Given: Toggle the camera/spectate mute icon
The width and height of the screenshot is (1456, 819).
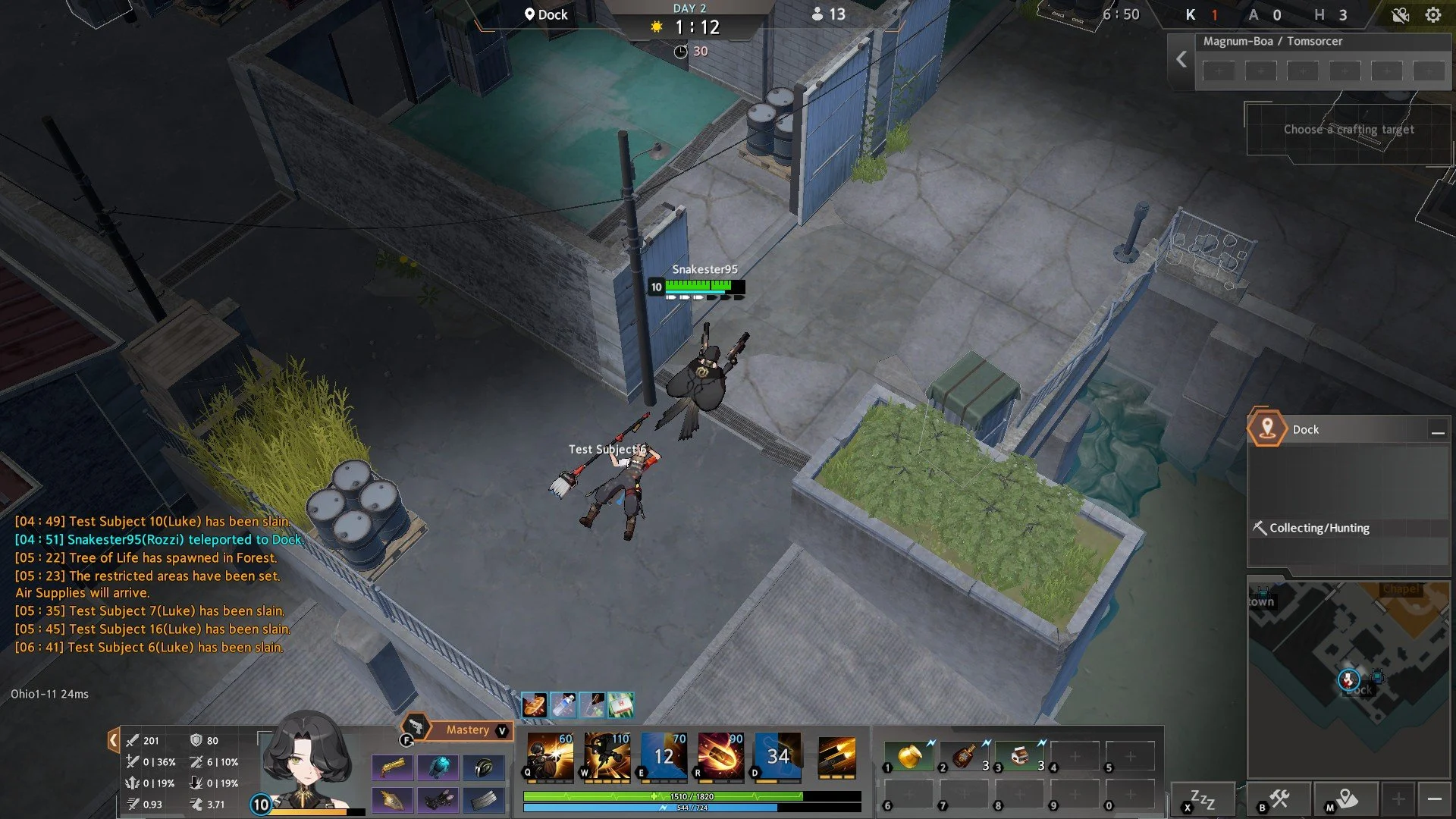Looking at the screenshot, I should tap(1400, 14).
